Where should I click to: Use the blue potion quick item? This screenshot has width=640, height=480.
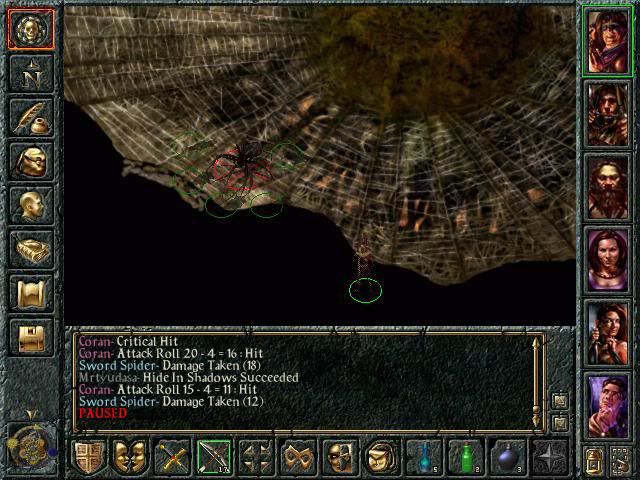(424, 457)
